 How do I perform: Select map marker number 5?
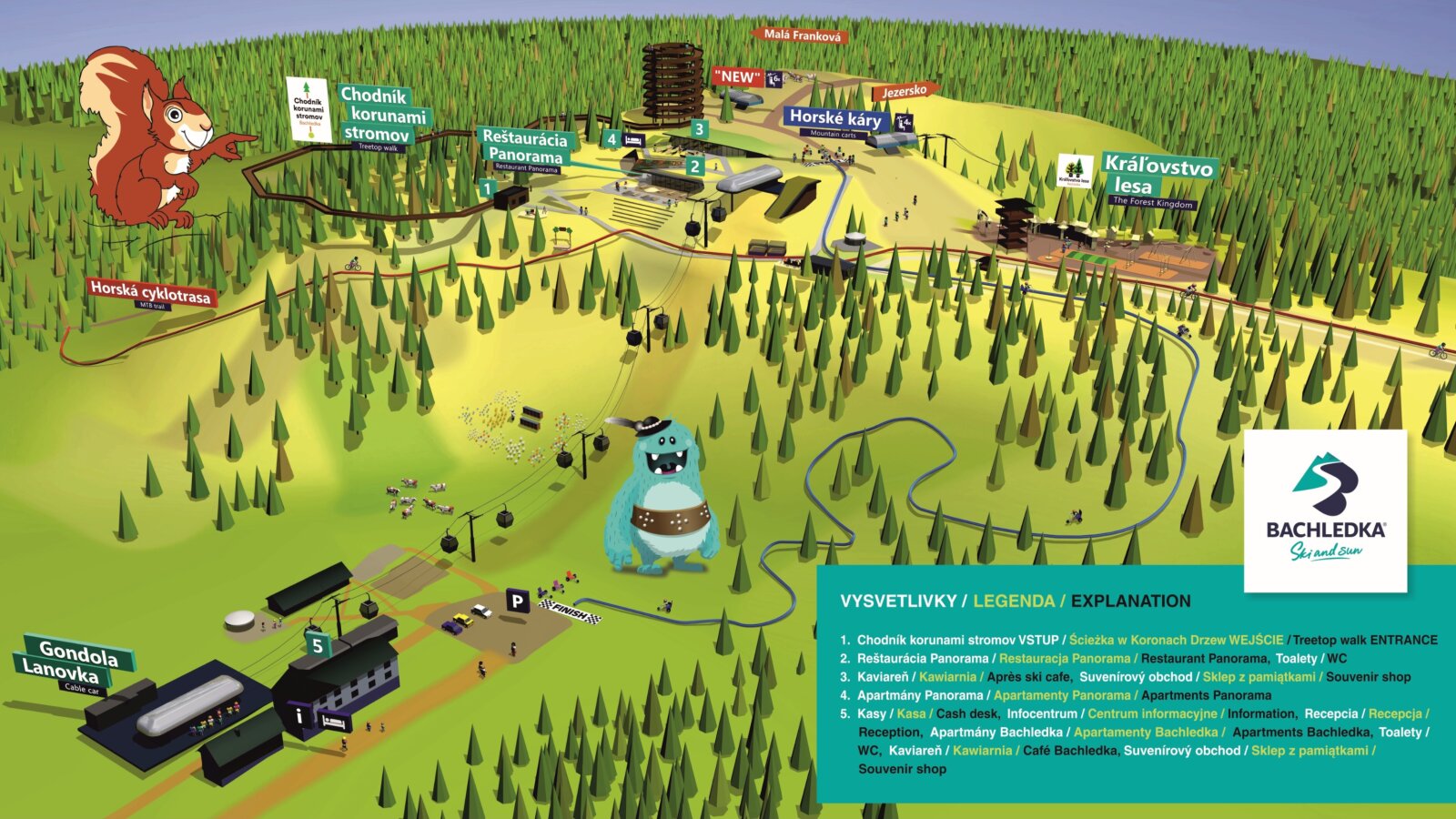click(x=317, y=646)
